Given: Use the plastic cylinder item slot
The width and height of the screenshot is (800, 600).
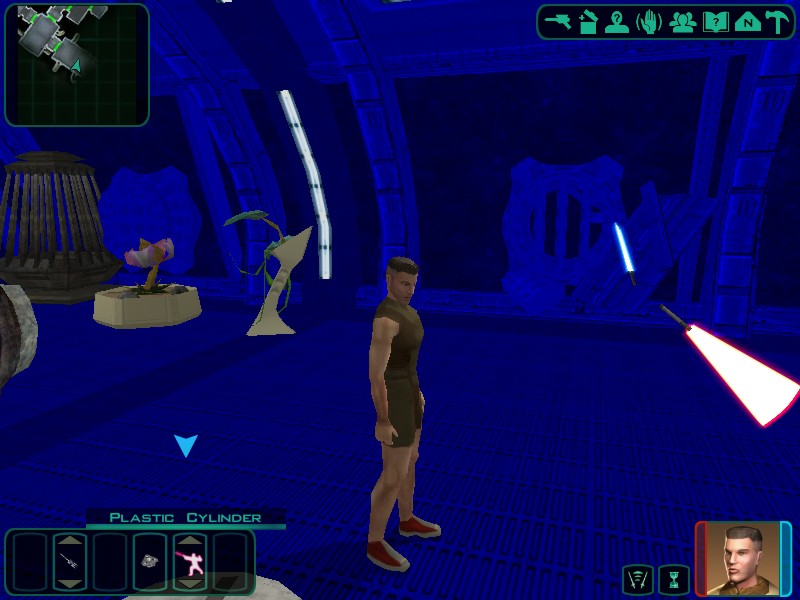Looking at the screenshot, I should pyautogui.click(x=149, y=561).
